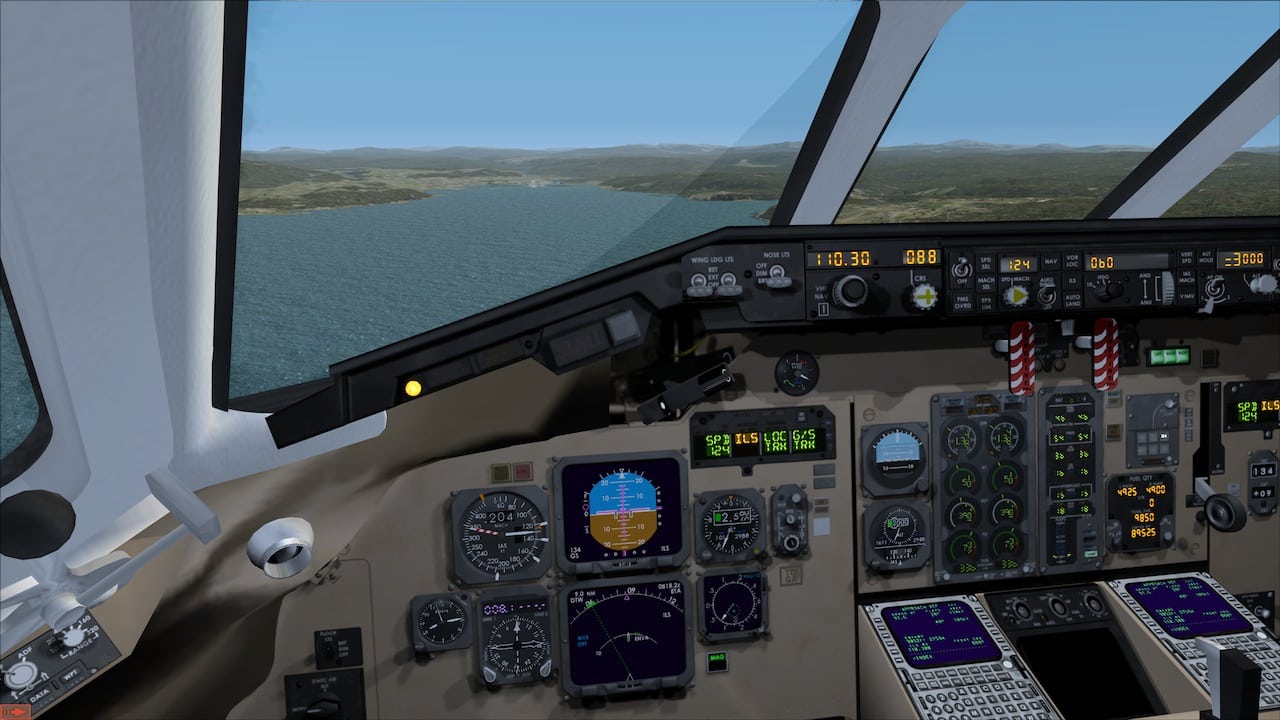This screenshot has width=1280, height=720.
Task: Click the SPD SEL autothrottle button
Action: [984, 262]
